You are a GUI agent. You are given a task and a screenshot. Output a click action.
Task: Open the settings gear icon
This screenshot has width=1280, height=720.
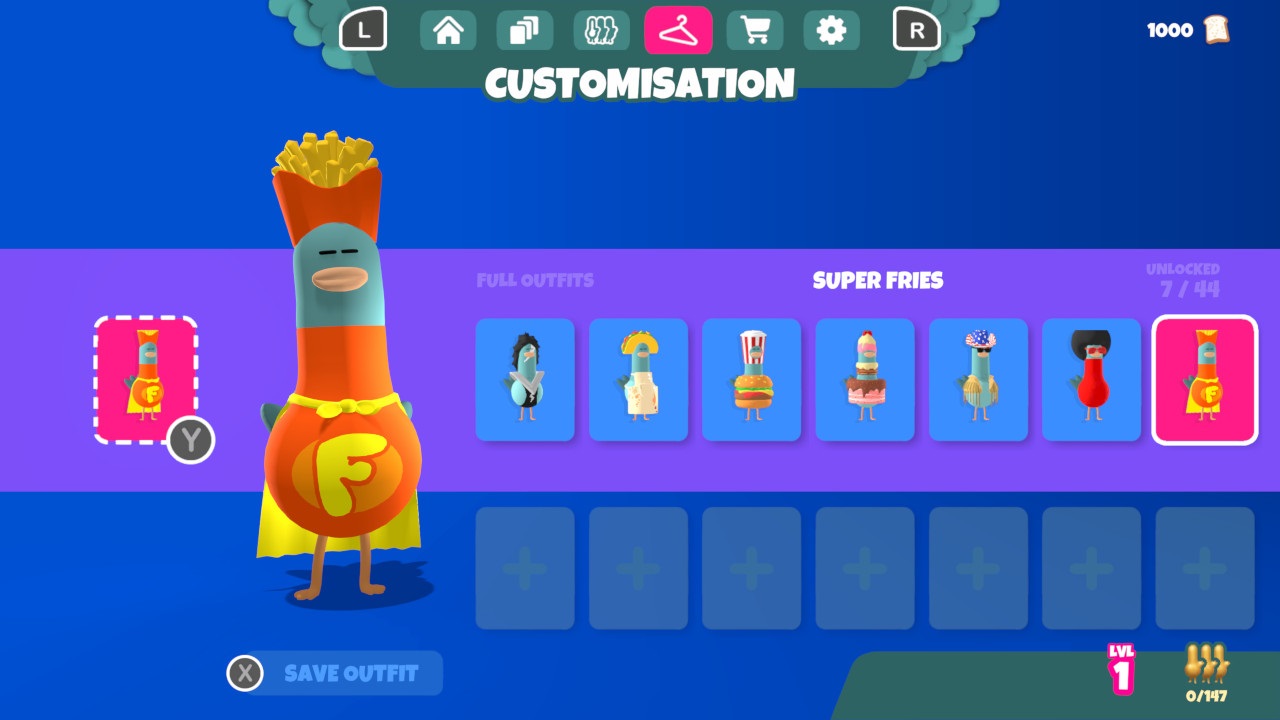point(831,30)
